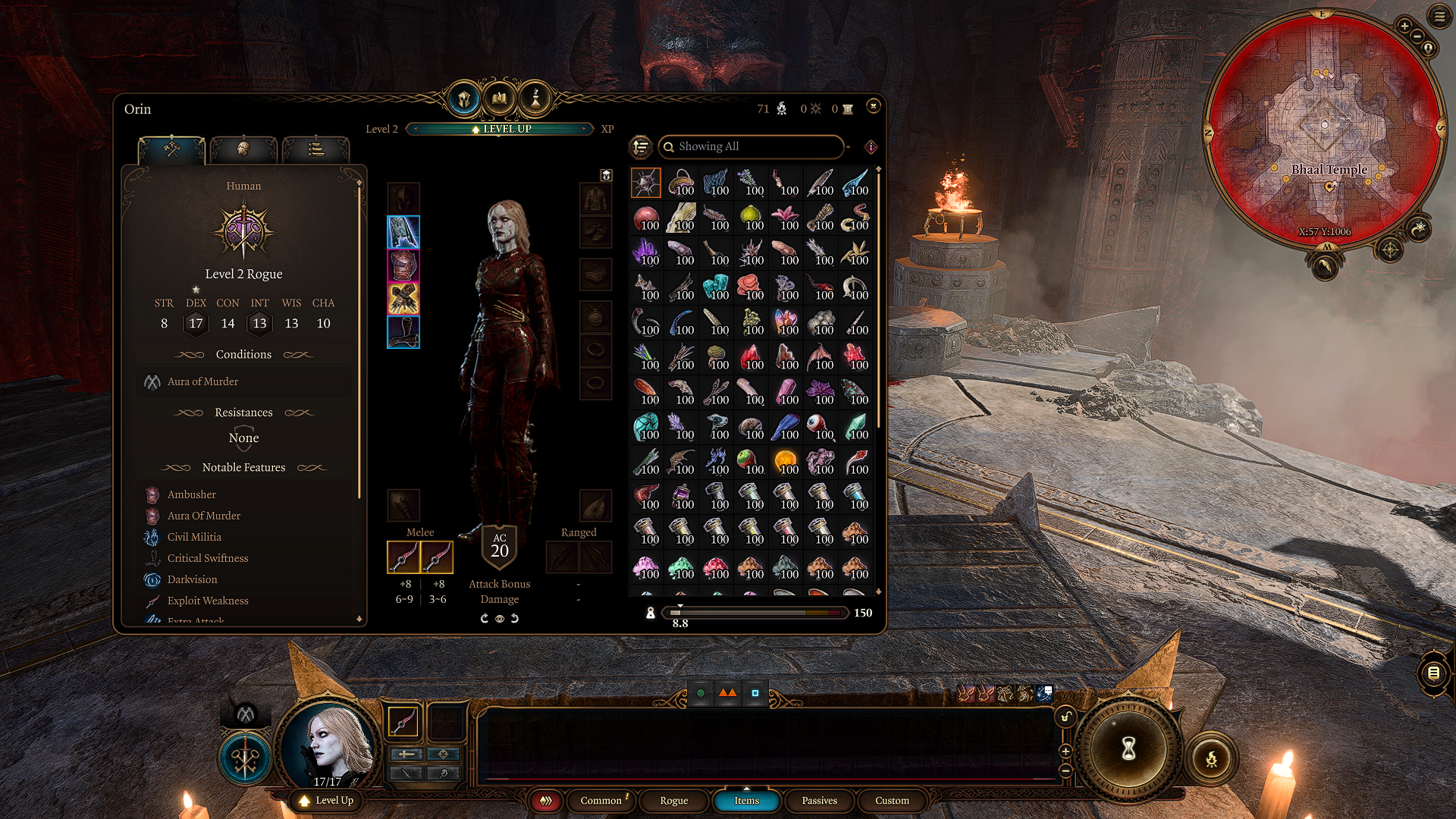This screenshot has height=819, width=1456.
Task: Select the Darkvision notable feature
Action: [x=192, y=579]
